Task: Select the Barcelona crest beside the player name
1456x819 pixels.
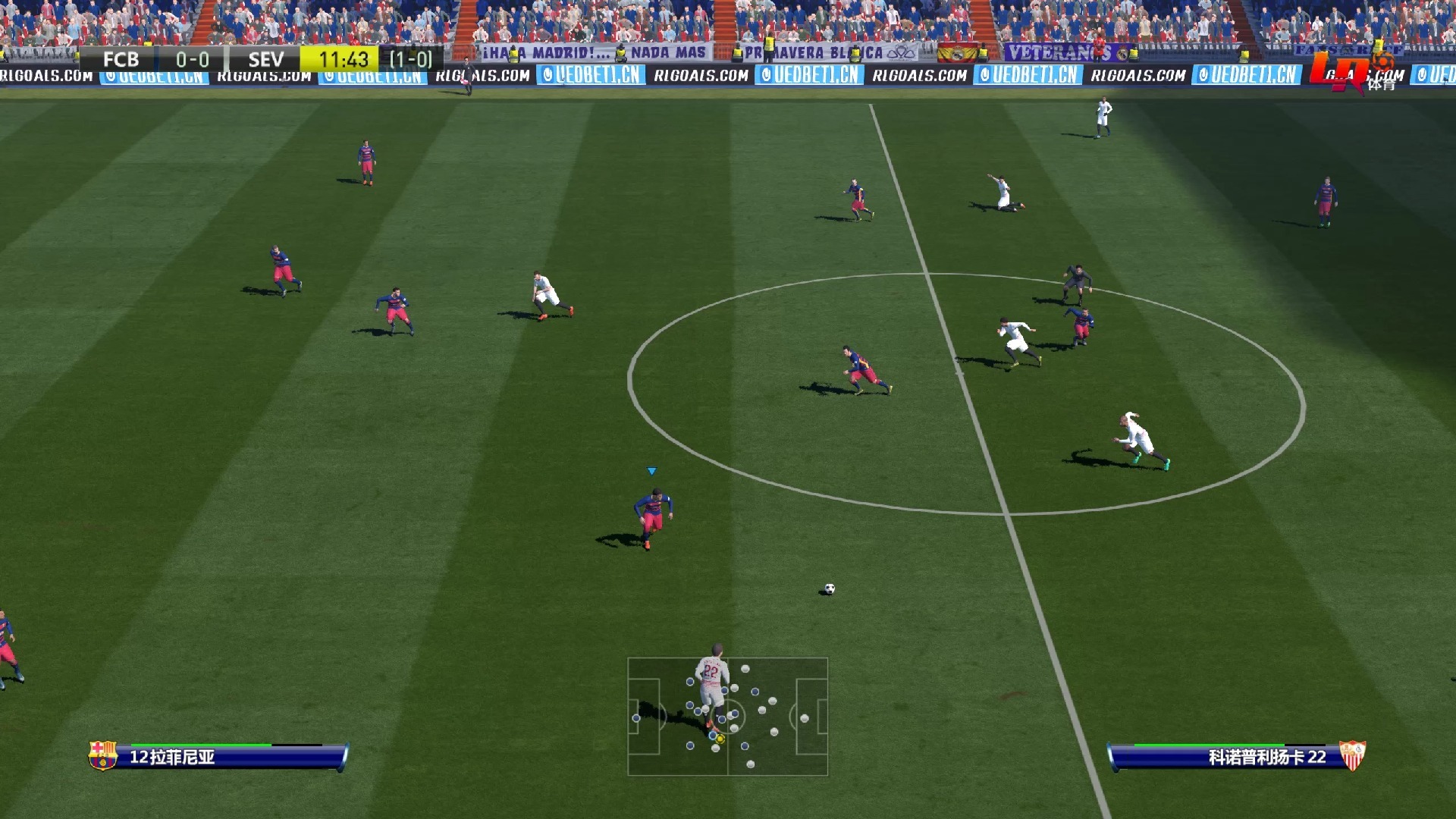Action: (x=102, y=755)
